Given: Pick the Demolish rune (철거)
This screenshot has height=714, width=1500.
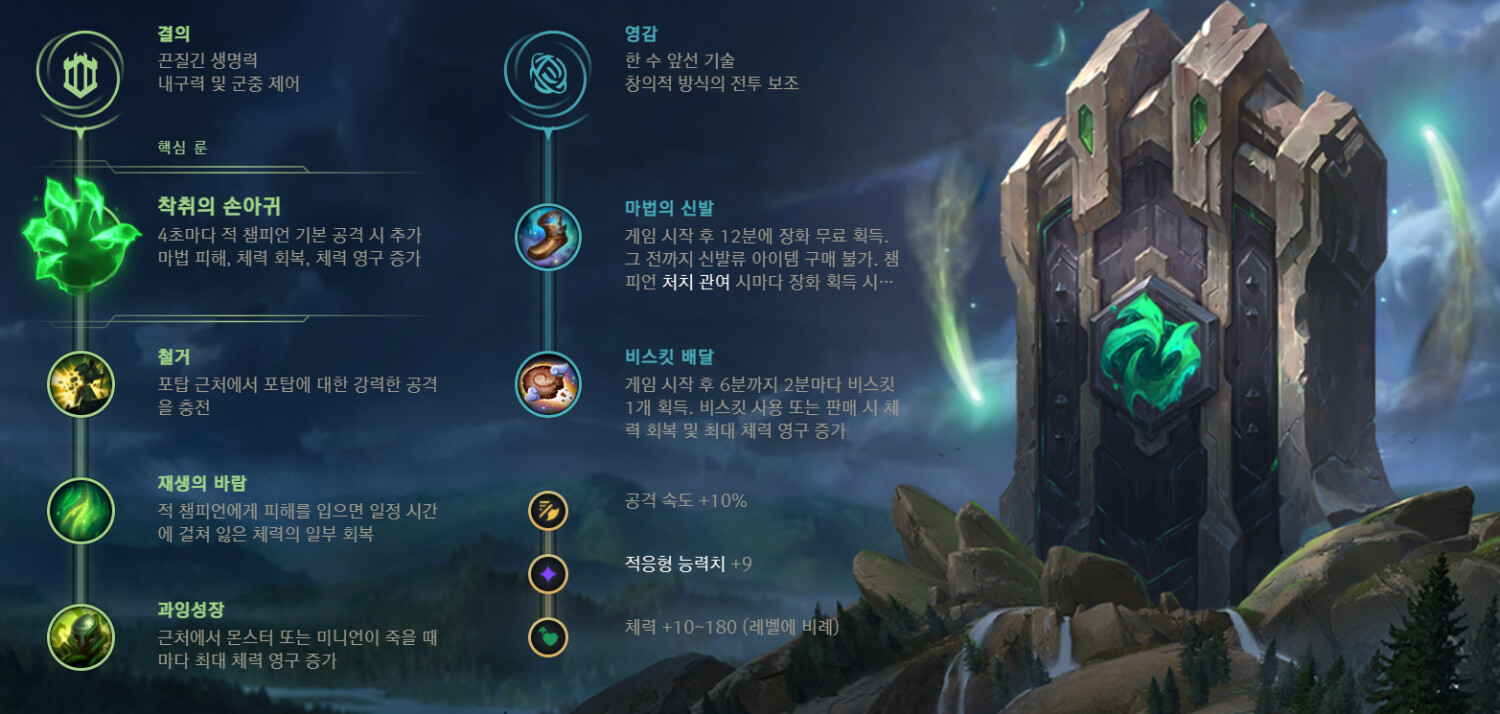Looking at the screenshot, I should click(x=81, y=384).
